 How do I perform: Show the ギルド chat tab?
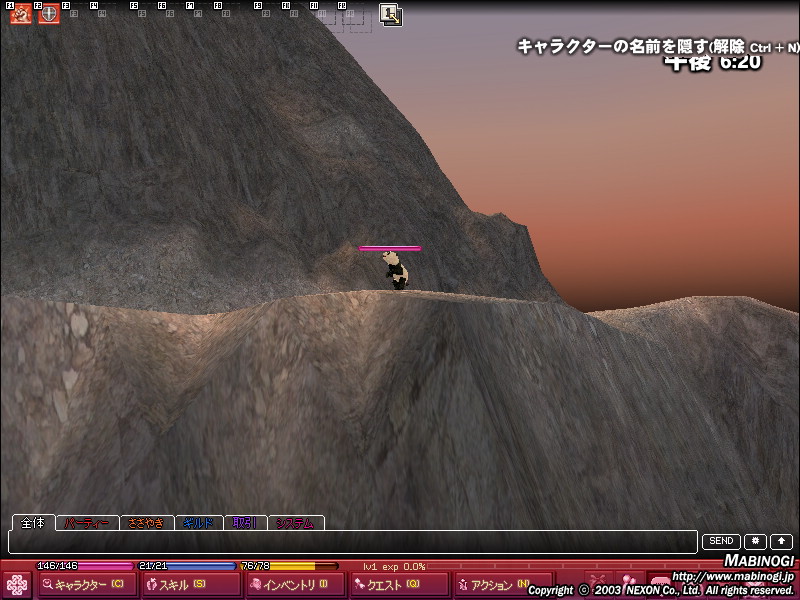click(x=199, y=522)
